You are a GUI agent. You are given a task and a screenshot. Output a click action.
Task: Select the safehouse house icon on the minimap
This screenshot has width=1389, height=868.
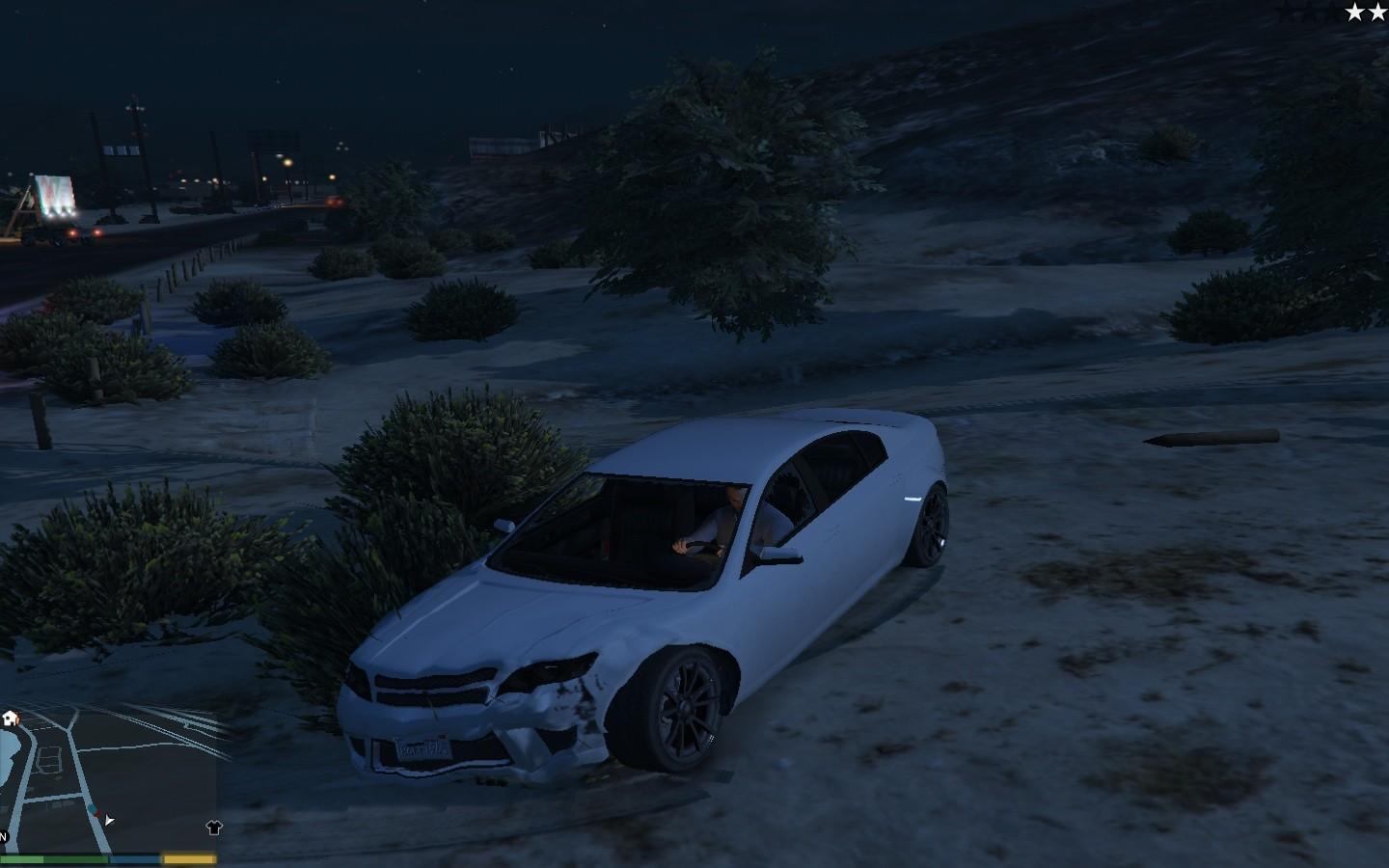click(10, 719)
